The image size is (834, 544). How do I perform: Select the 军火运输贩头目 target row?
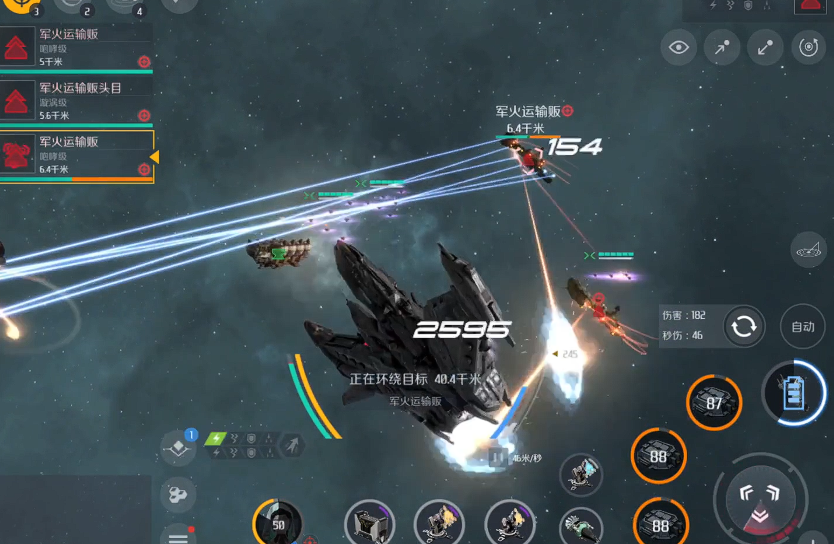(x=77, y=102)
